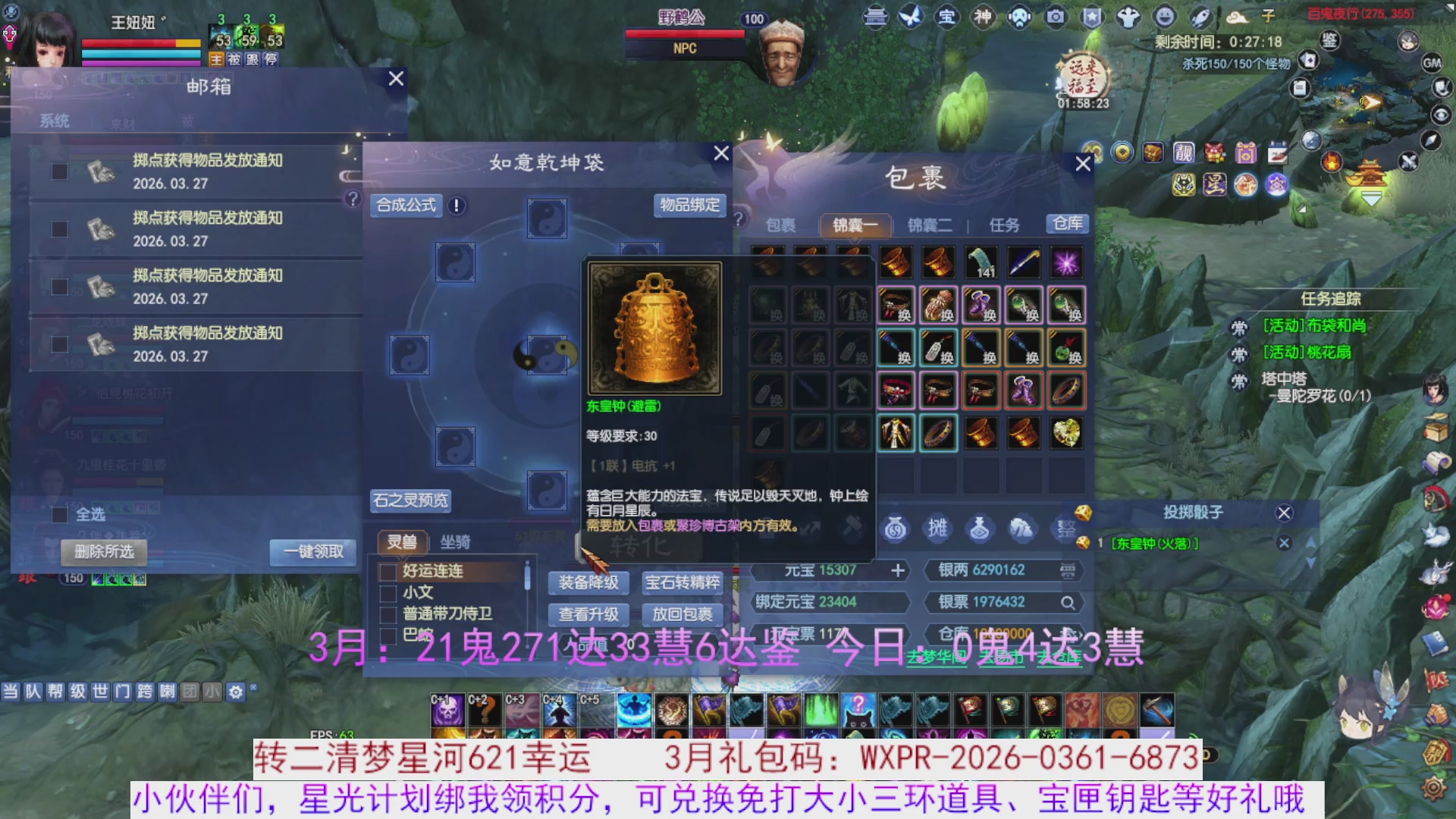Click the magnifier search icon beside 银票
1456x819 pixels.
click(x=1068, y=602)
